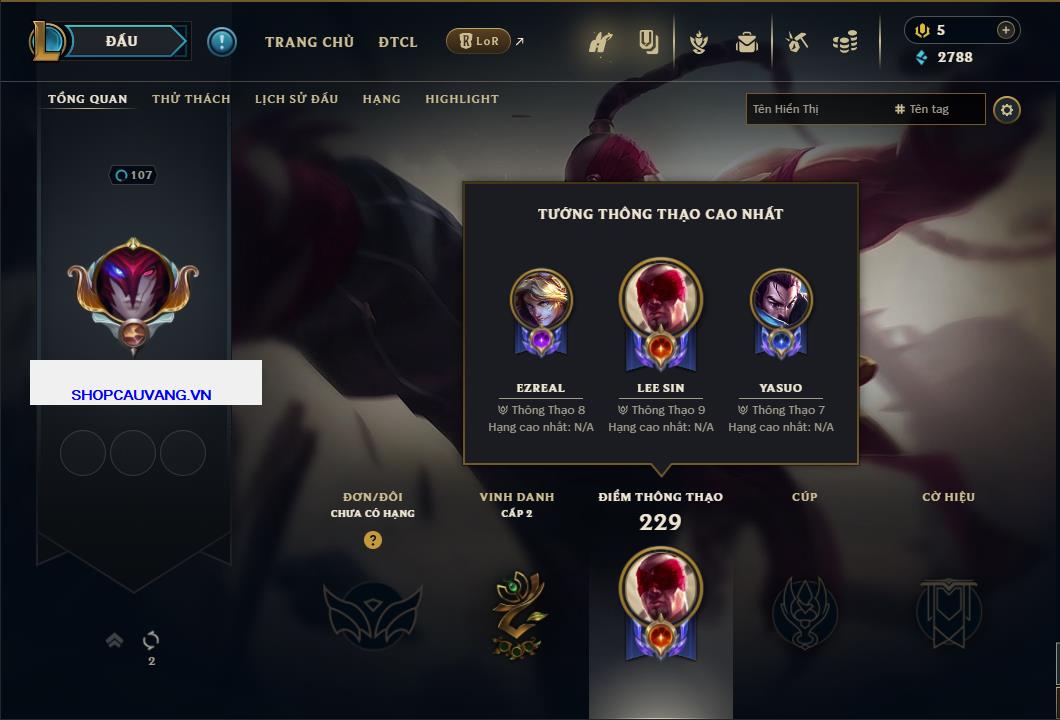The width and height of the screenshot is (1060, 720).
Task: Open the gear settings icon beside search
Action: tap(1007, 109)
